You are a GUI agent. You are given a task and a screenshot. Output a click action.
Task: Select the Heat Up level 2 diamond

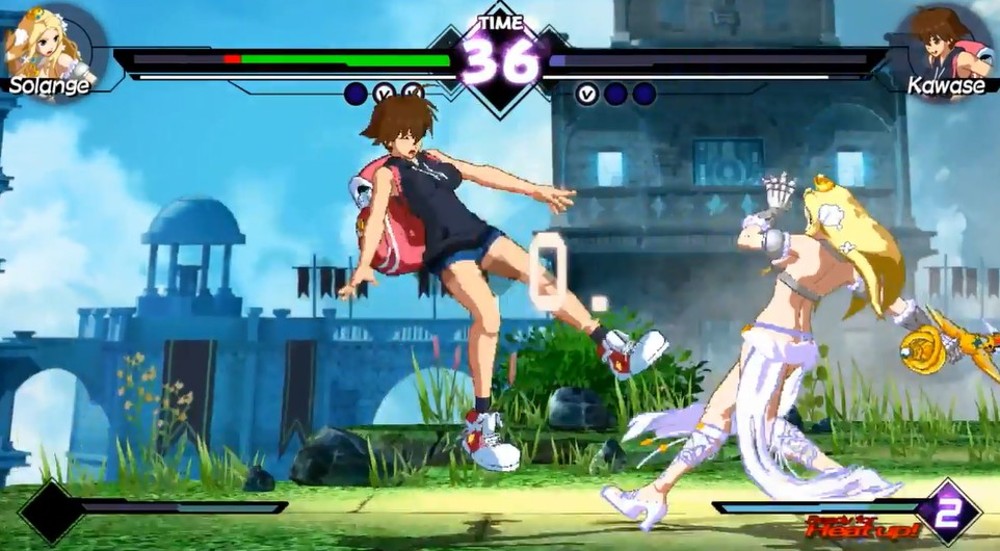947,510
